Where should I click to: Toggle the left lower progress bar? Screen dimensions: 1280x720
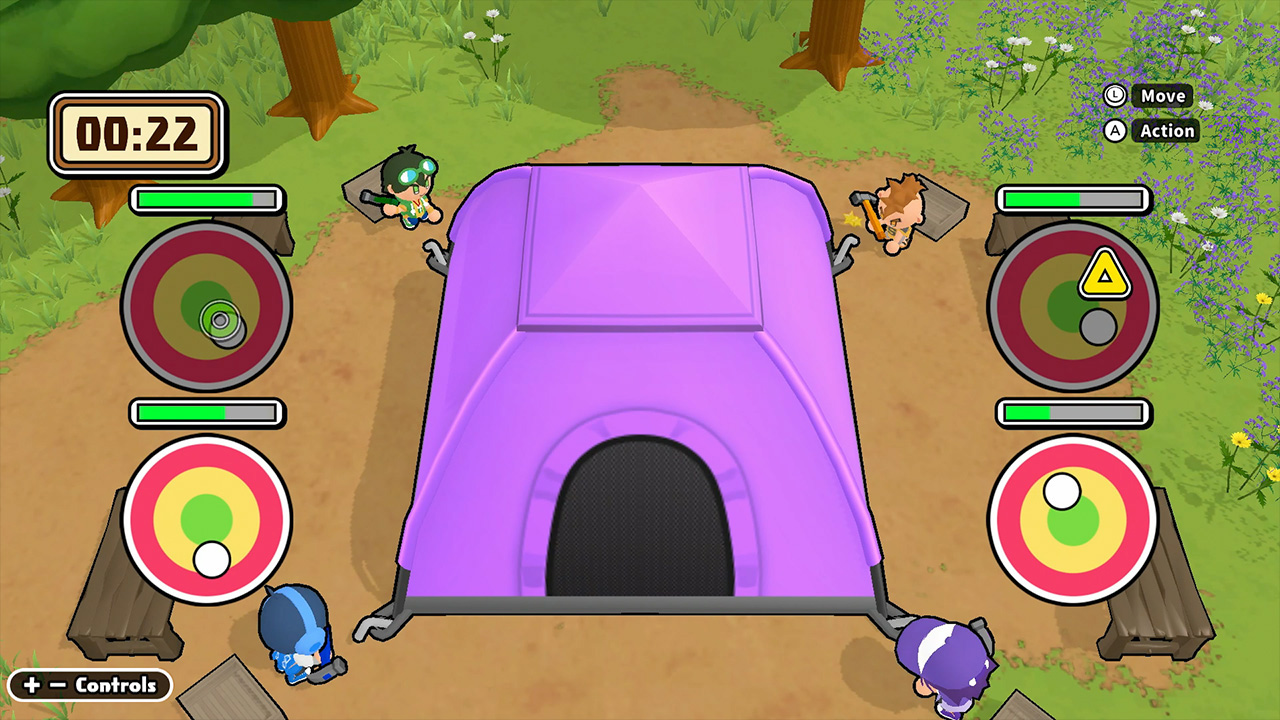pyautogui.click(x=205, y=412)
